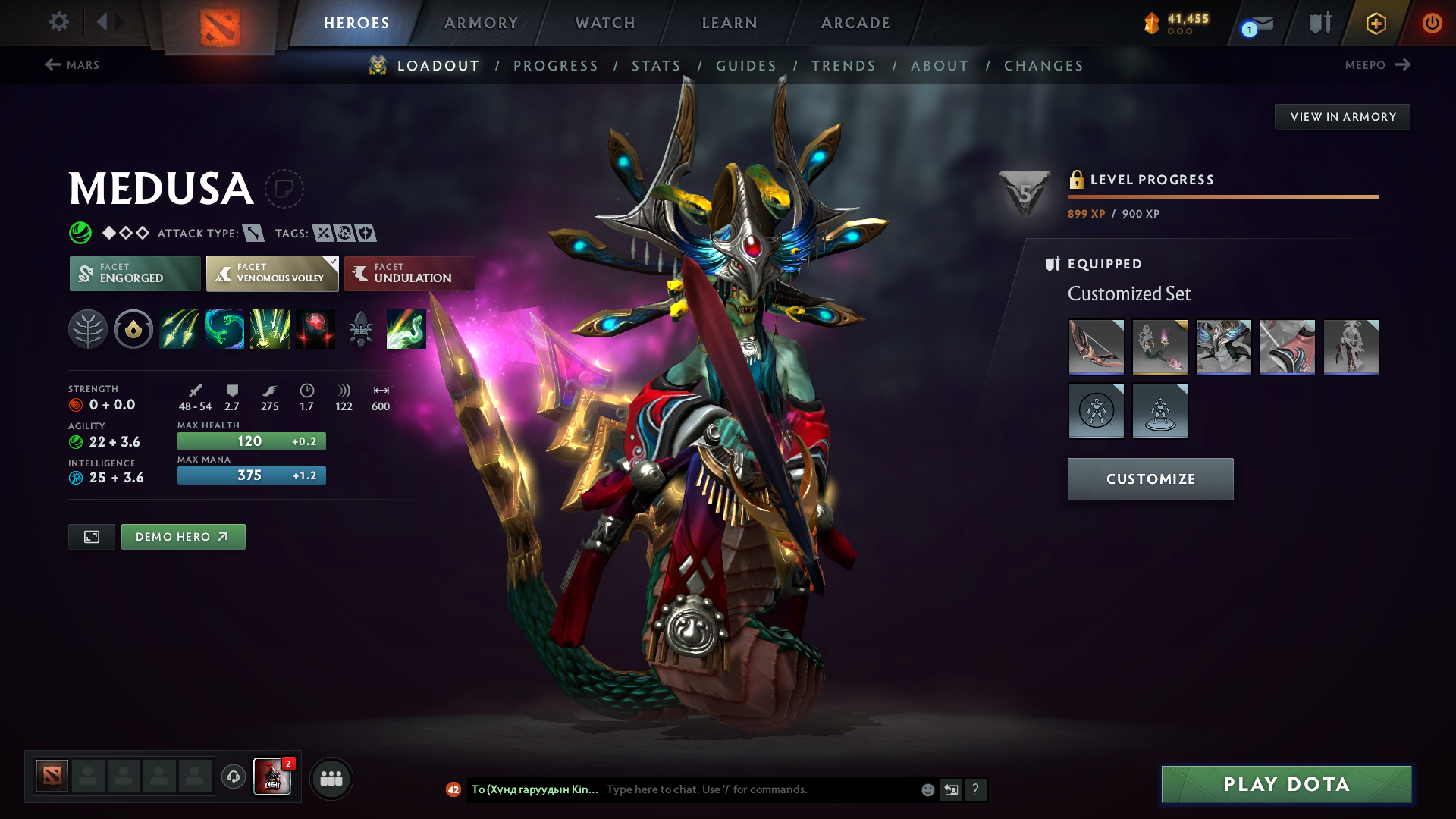Open the Arcade tab

855,23
